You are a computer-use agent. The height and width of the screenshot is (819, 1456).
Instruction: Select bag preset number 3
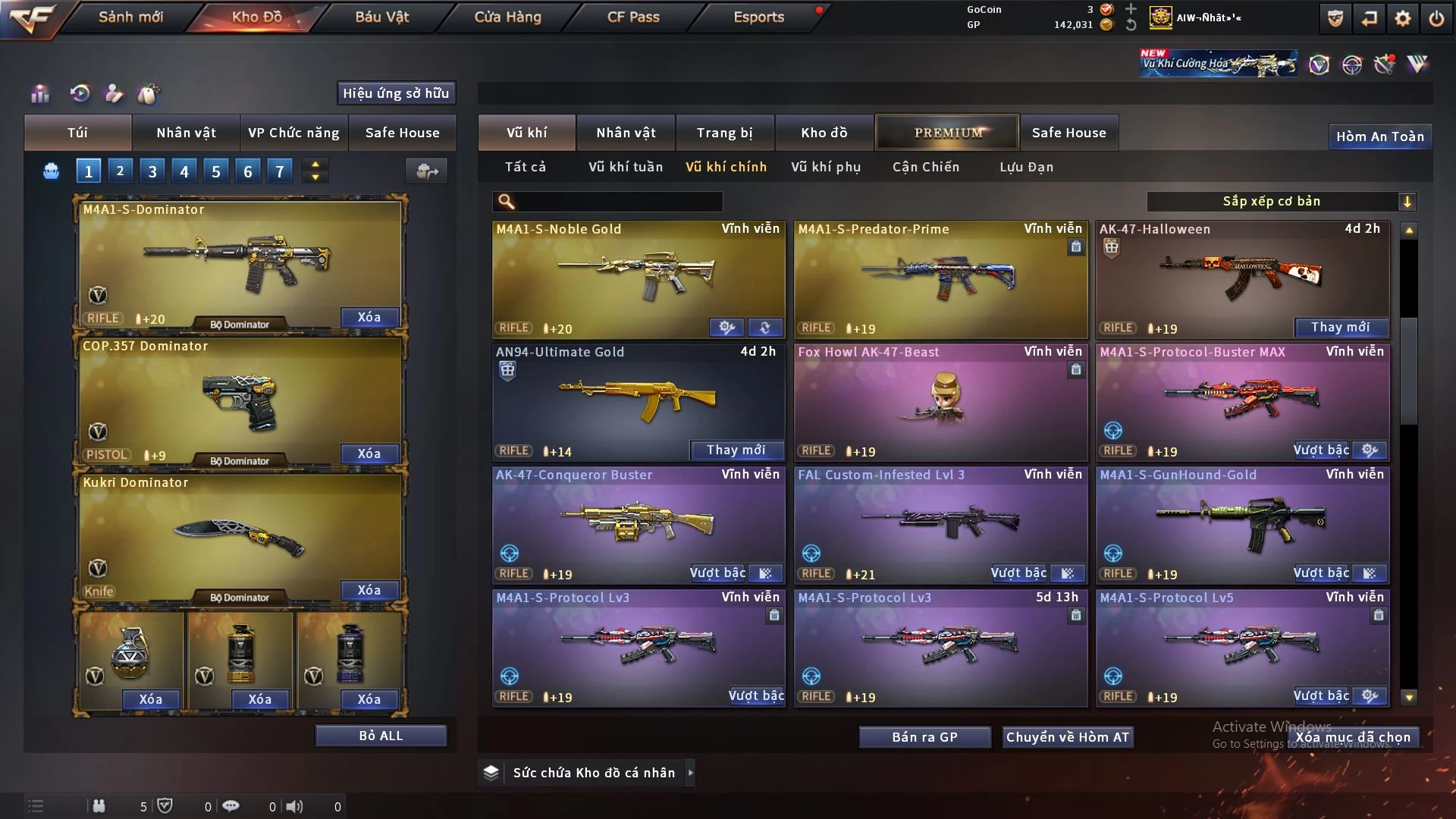[x=152, y=171]
